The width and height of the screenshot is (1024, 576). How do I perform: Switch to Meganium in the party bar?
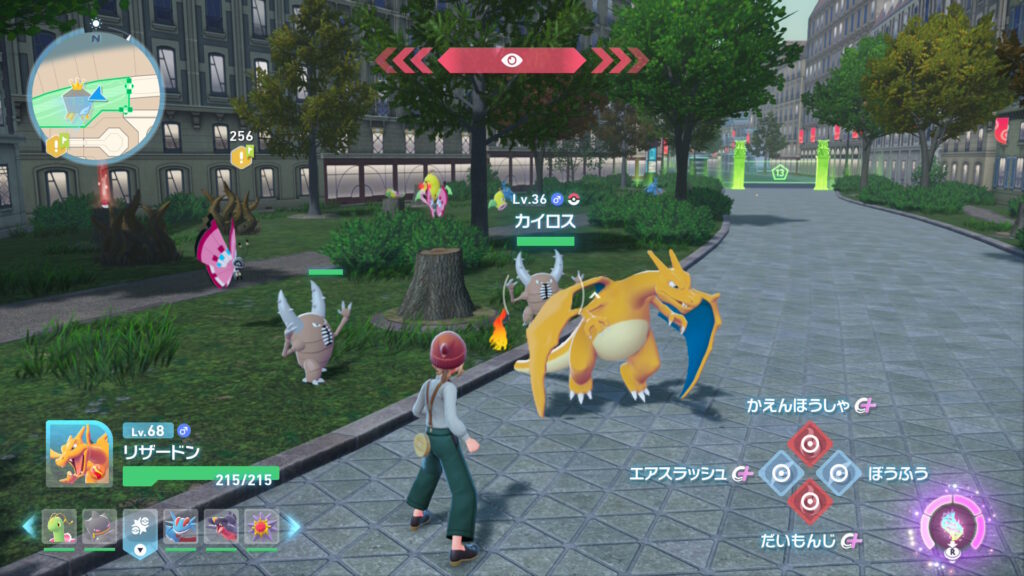coord(59,527)
